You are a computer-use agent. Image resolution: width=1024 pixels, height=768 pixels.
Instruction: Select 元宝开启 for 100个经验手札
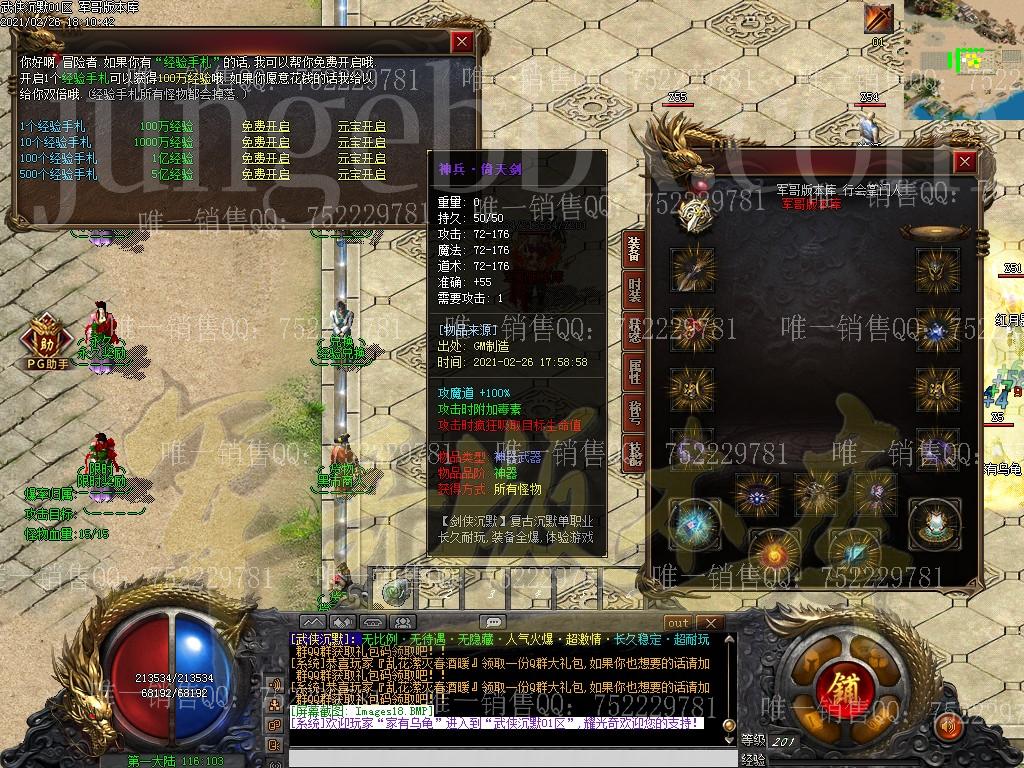point(361,158)
